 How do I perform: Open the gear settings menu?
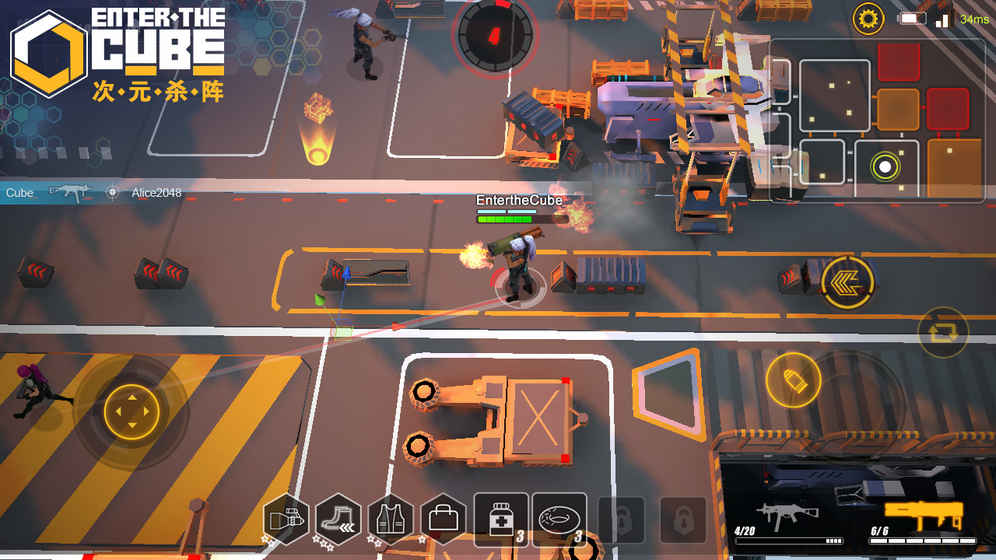[x=868, y=19]
